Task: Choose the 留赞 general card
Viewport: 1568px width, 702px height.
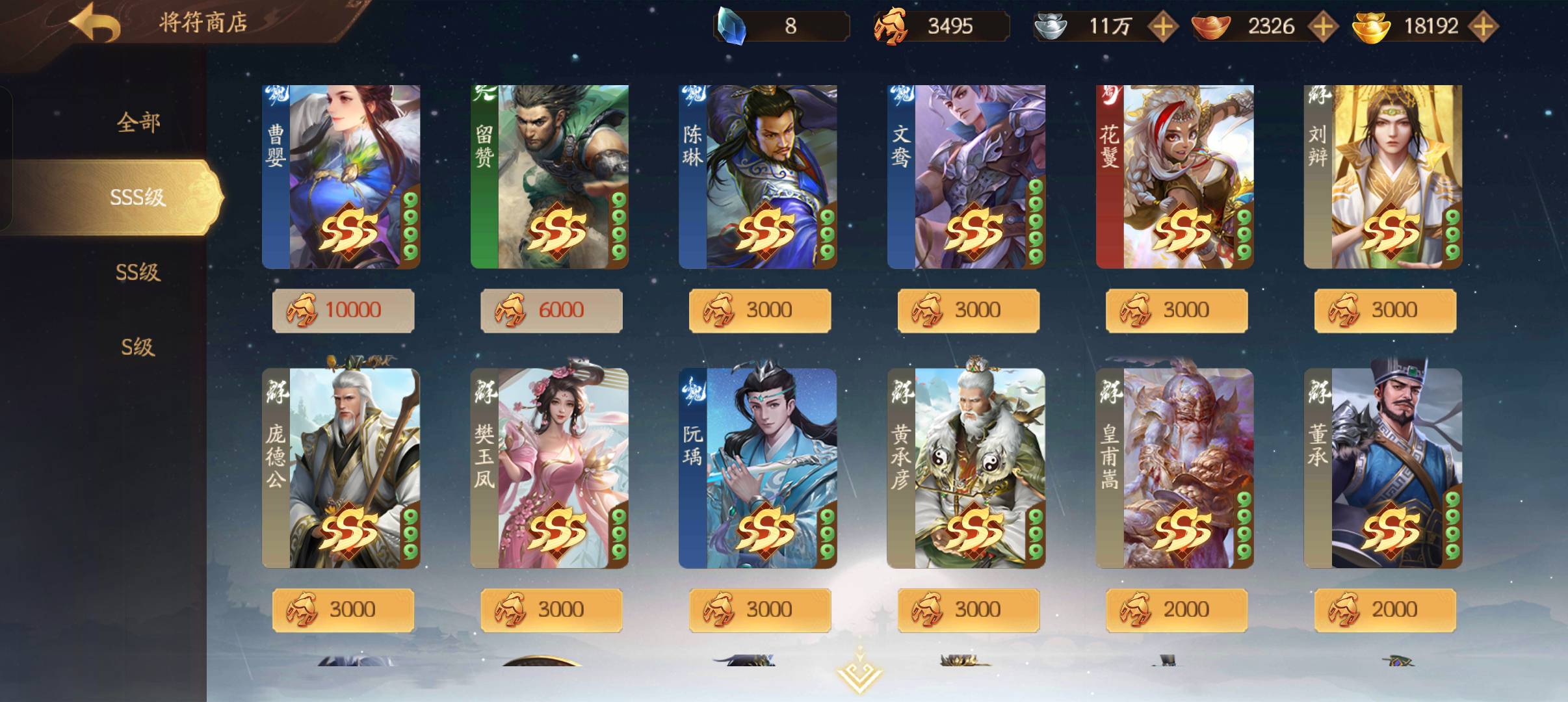Action: 549,177
